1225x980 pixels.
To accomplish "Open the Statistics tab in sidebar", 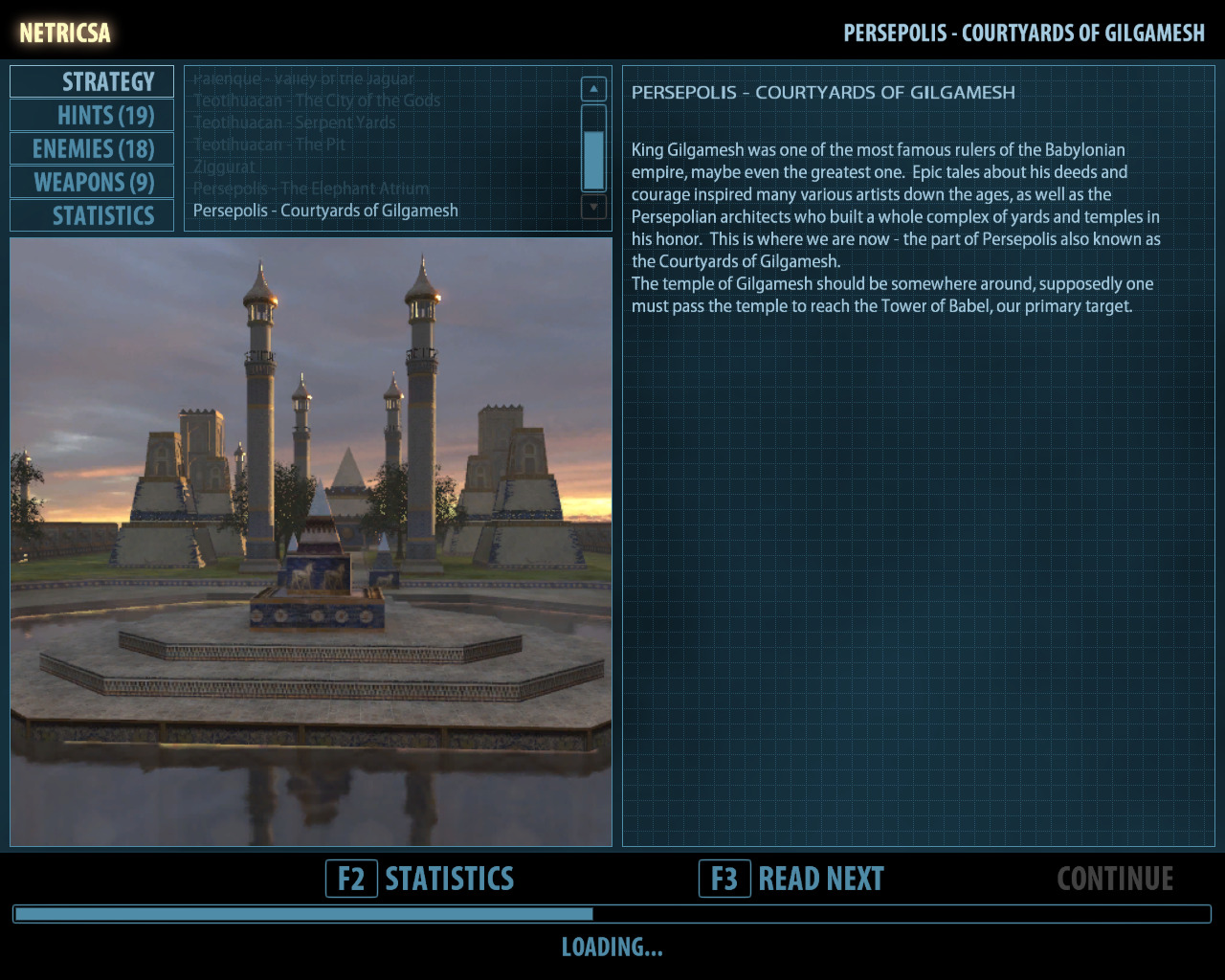I will (x=92, y=216).
